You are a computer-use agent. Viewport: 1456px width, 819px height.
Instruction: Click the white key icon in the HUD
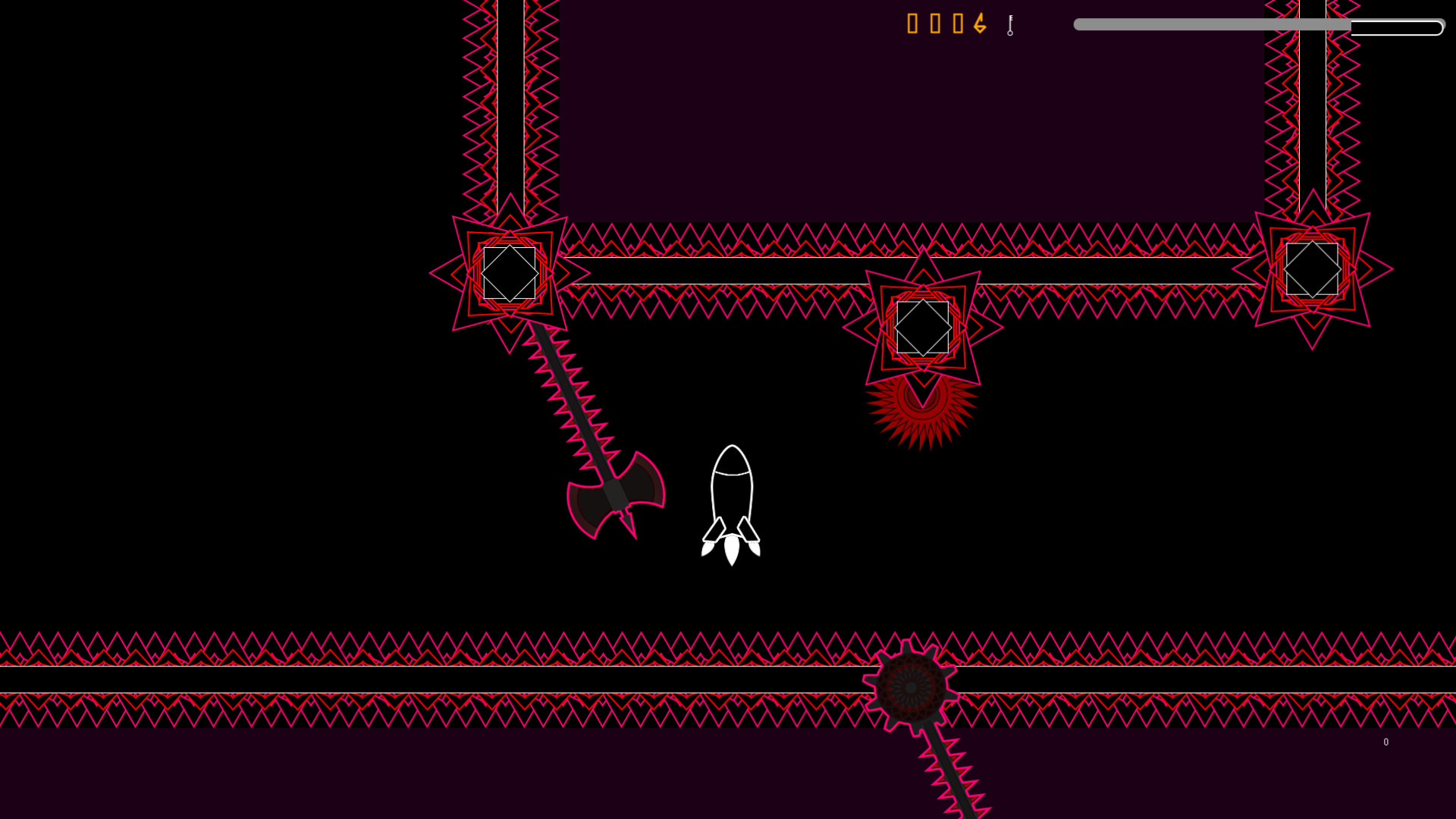[1010, 25]
